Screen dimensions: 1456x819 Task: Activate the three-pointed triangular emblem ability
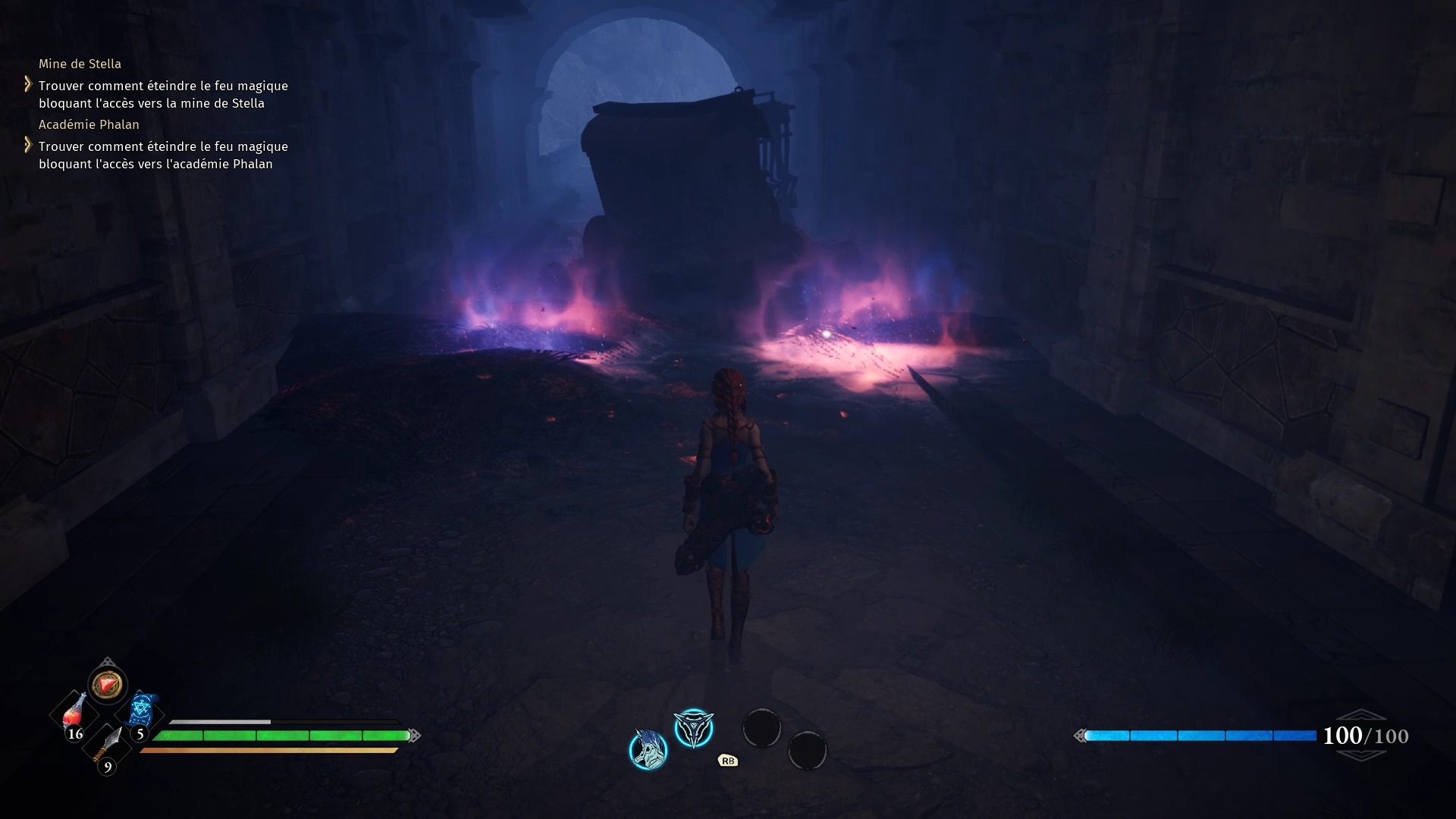(694, 728)
